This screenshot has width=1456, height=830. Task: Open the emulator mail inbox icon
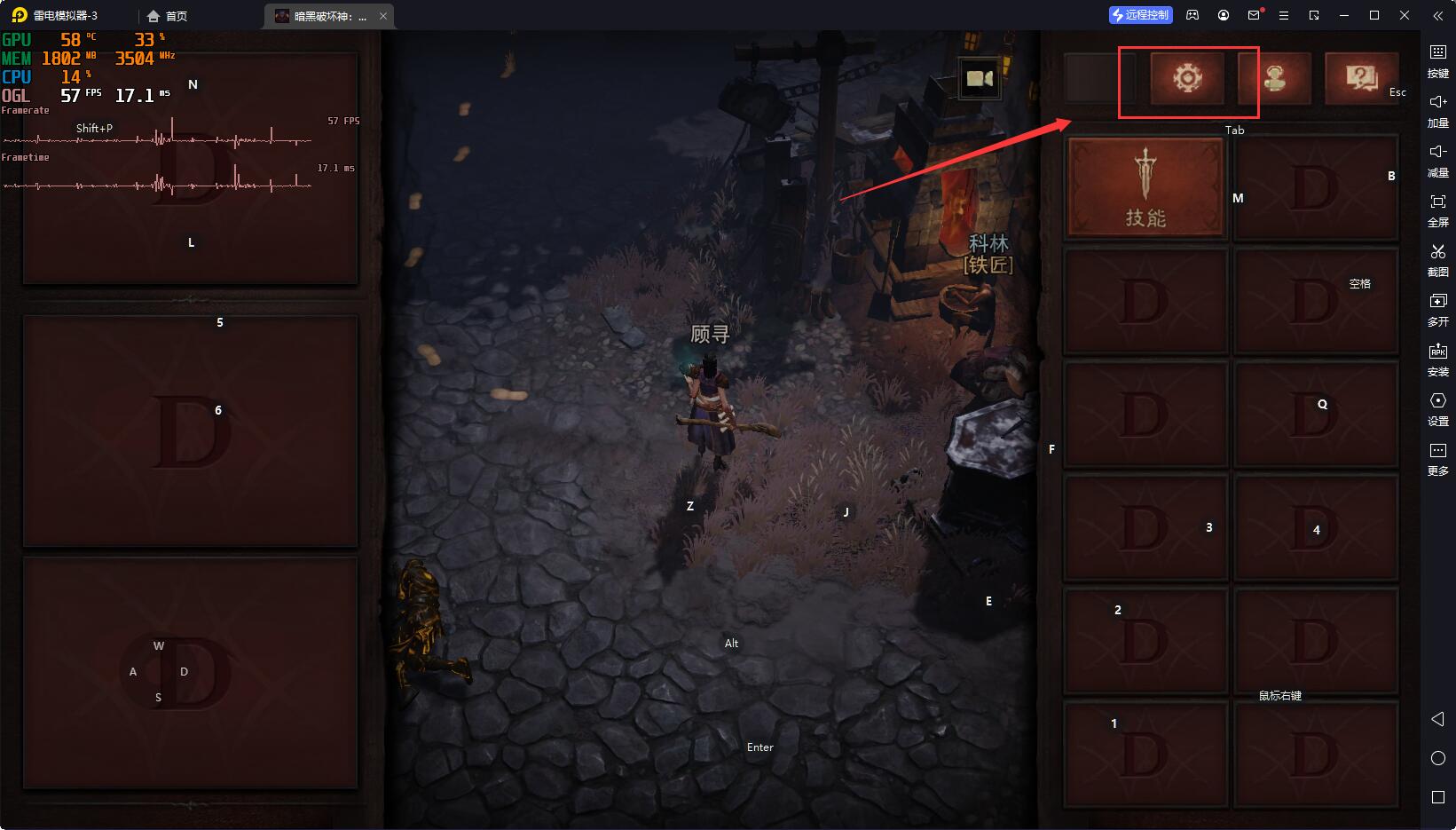[x=1254, y=15]
